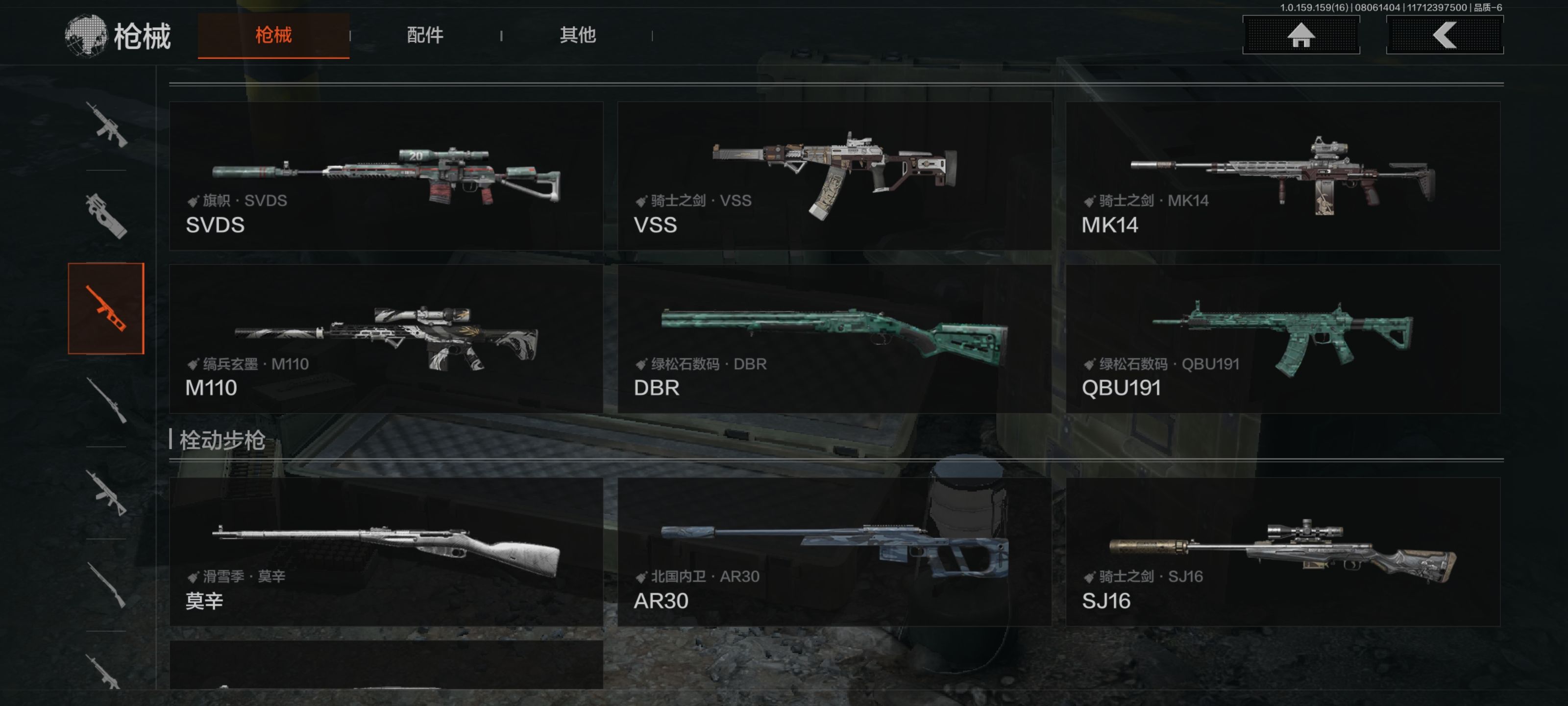Pick the M110 rifle card
The height and width of the screenshot is (706, 1568).
pyautogui.click(x=386, y=339)
